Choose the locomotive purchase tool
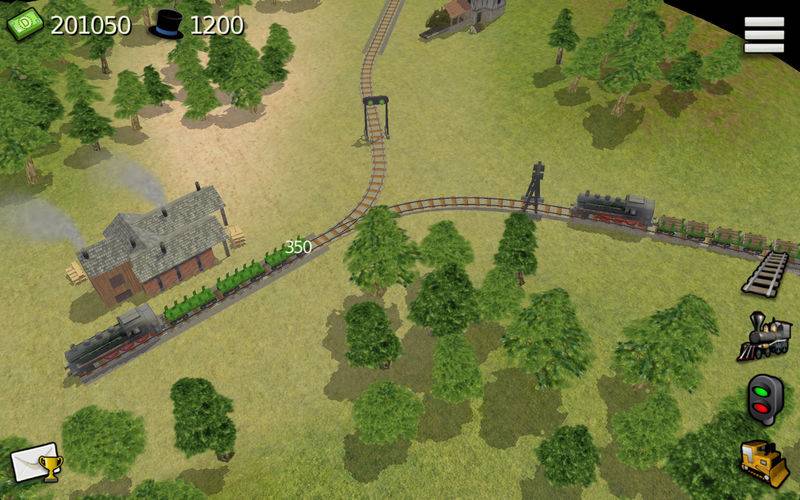800x500 pixels. coord(764,336)
